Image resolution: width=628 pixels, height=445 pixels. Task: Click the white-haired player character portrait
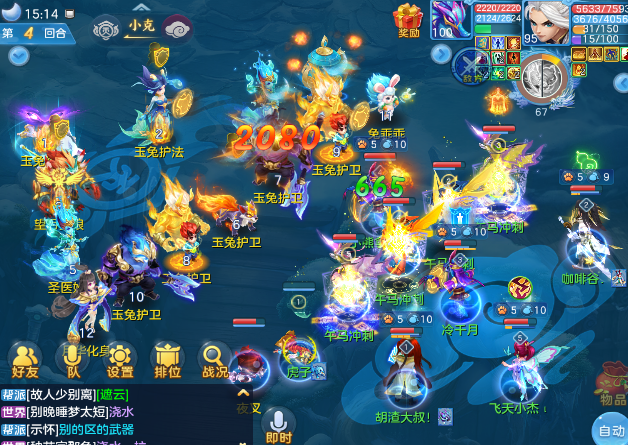click(545, 21)
